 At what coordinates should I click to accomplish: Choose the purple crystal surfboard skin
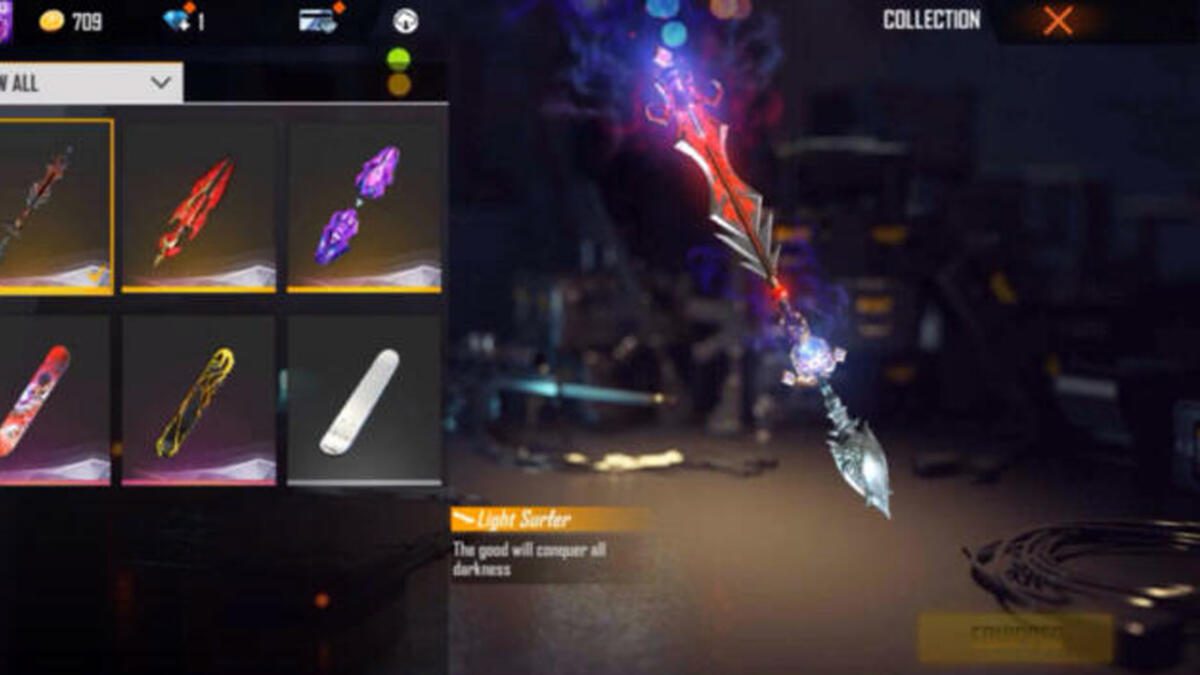(x=363, y=206)
